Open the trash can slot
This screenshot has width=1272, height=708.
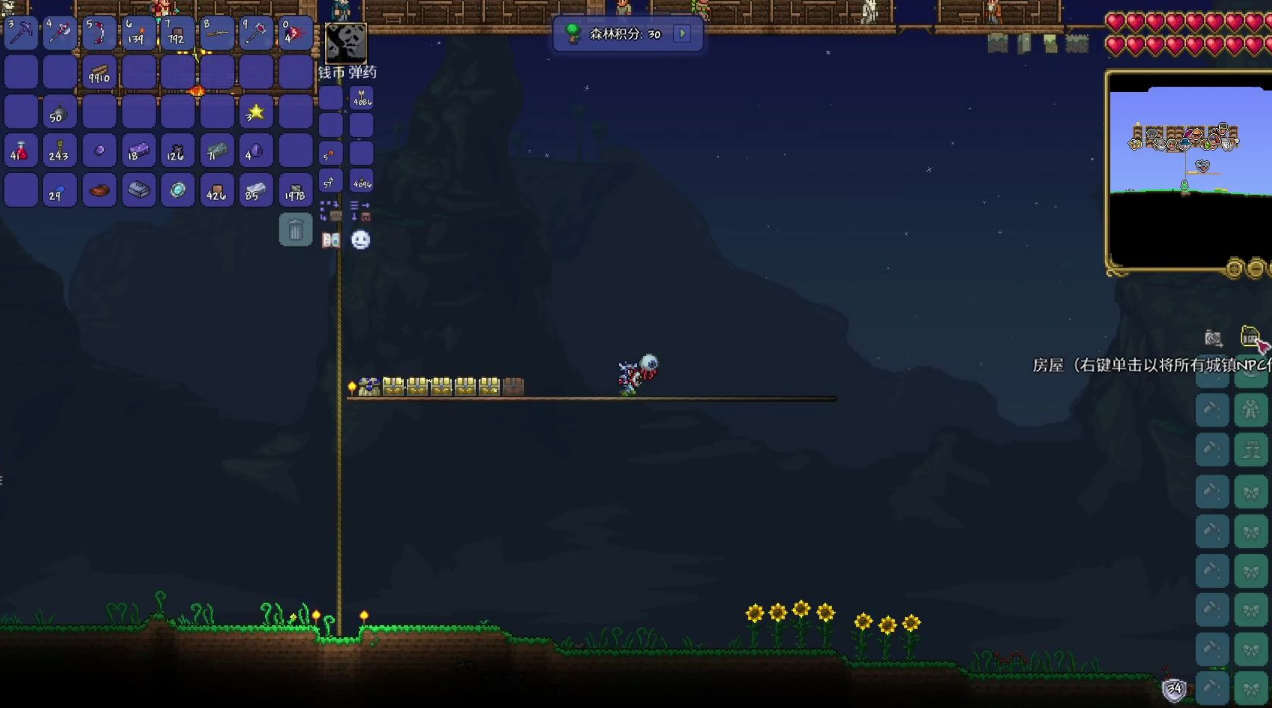[295, 230]
